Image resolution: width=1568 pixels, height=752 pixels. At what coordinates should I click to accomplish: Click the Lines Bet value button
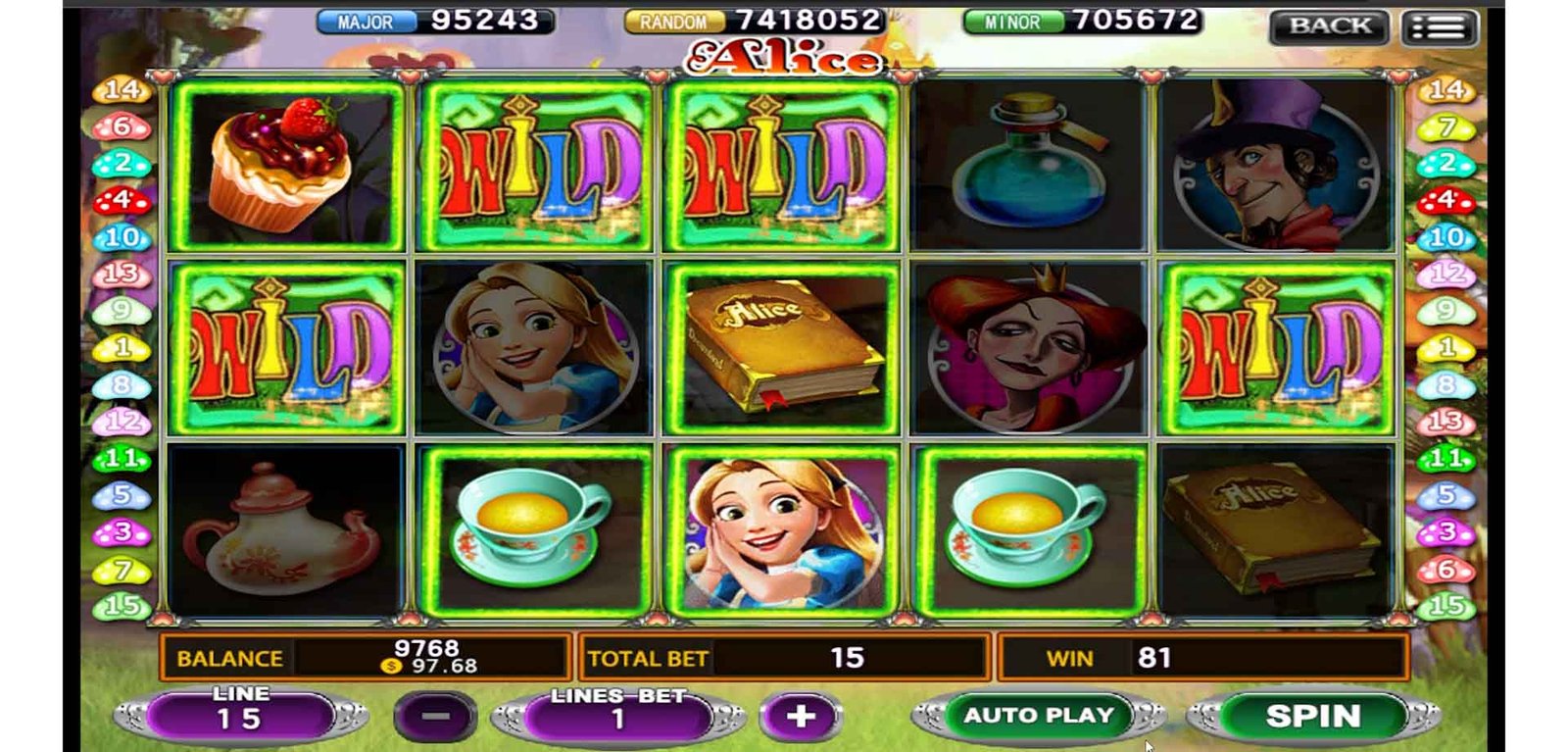coord(617,717)
